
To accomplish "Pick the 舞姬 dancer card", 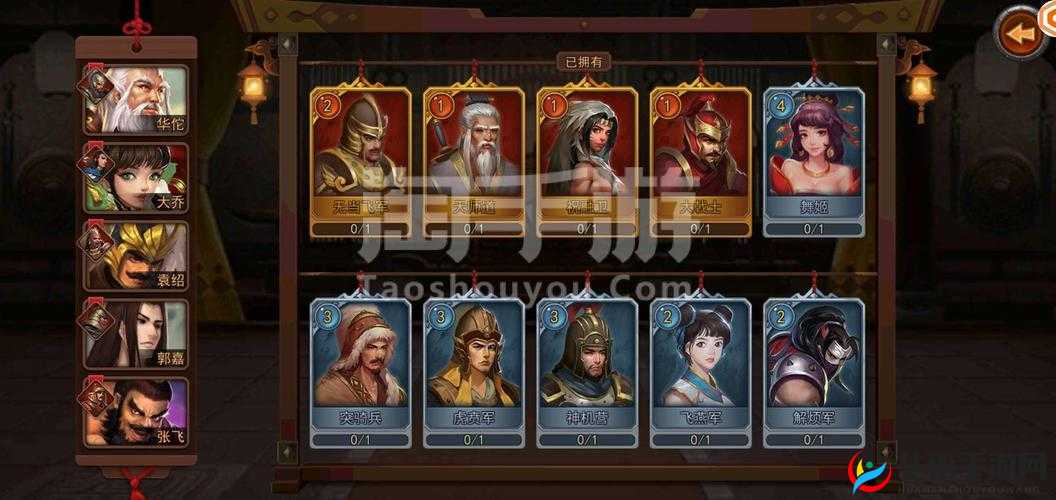I will pyautogui.click(x=814, y=160).
